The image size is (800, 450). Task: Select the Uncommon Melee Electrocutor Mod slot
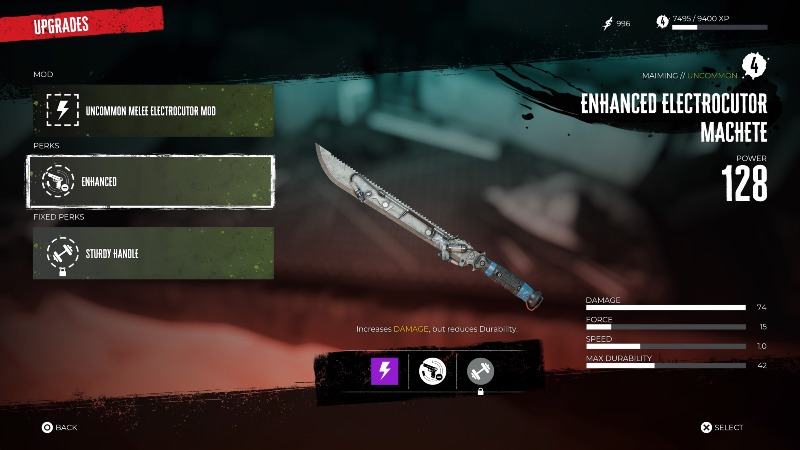click(153, 110)
